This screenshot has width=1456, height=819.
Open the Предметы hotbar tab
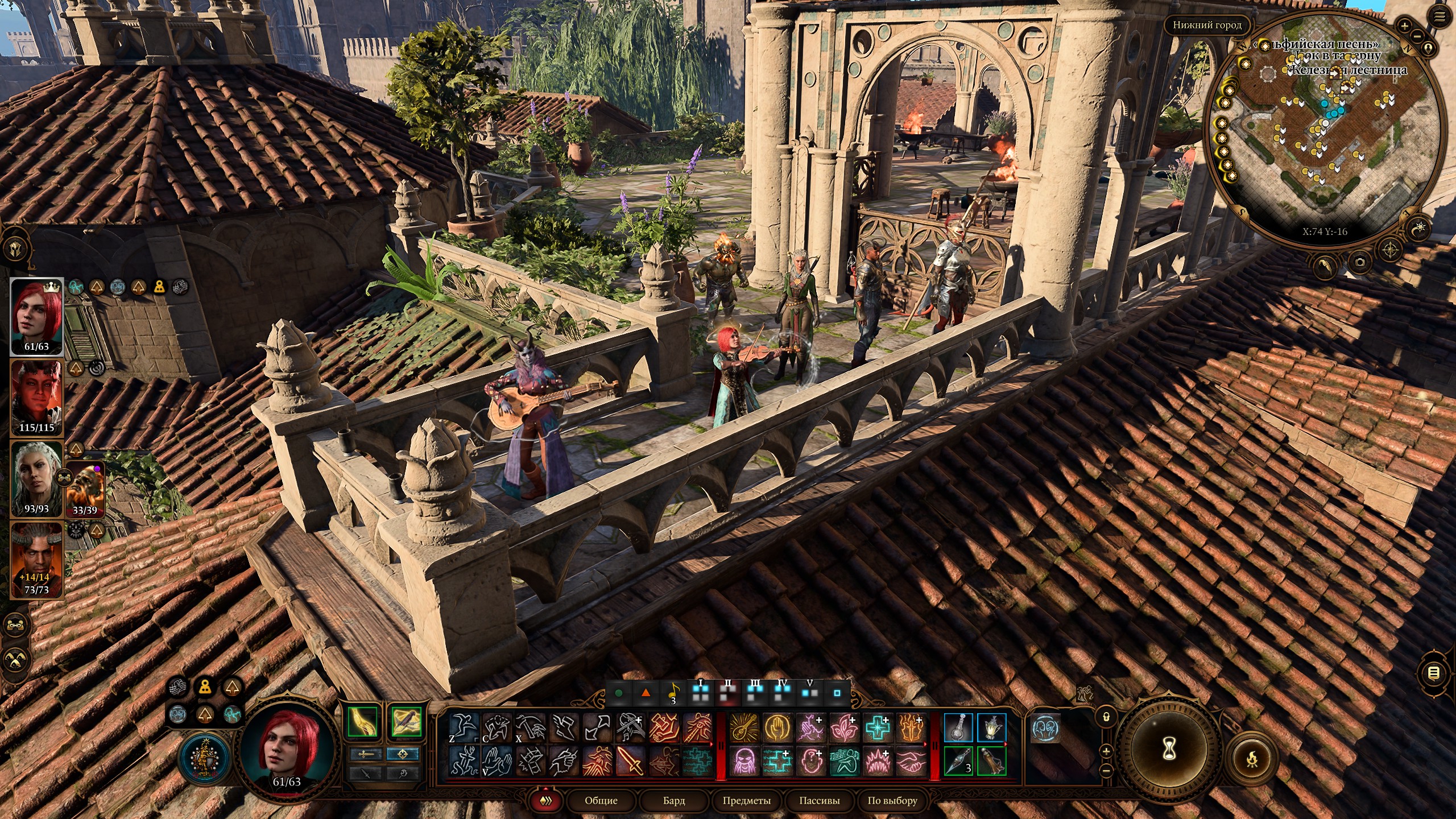coord(746,800)
